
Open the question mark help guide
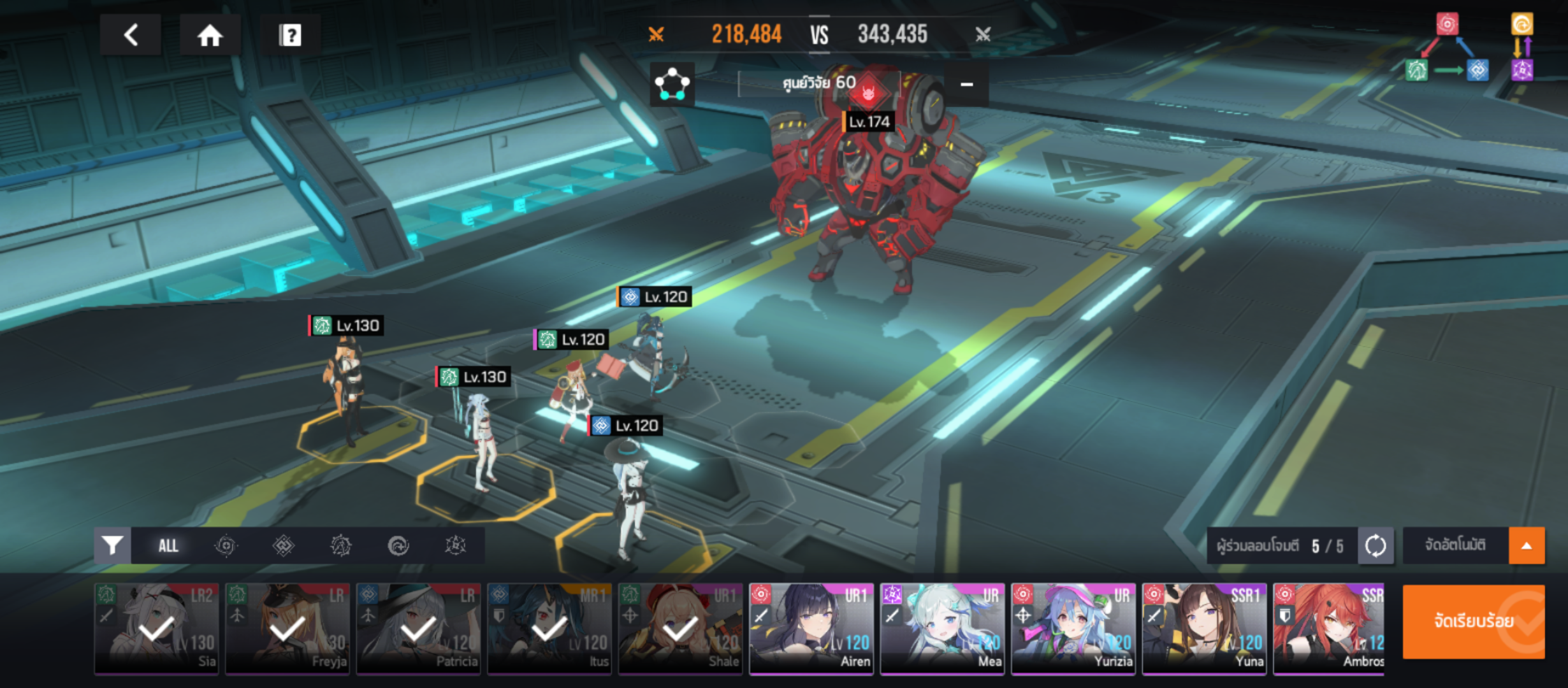click(x=290, y=35)
